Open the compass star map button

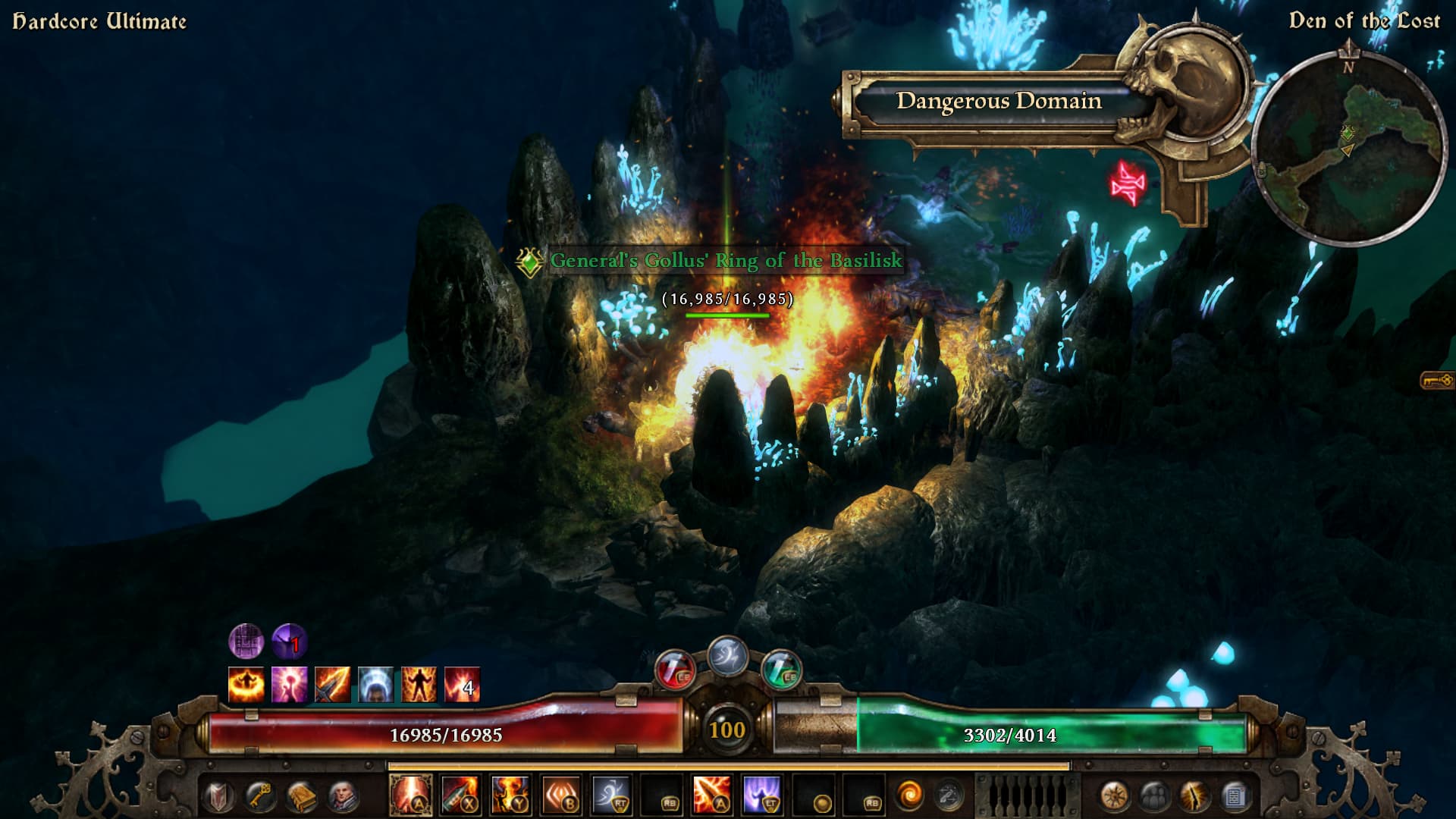click(x=1113, y=796)
